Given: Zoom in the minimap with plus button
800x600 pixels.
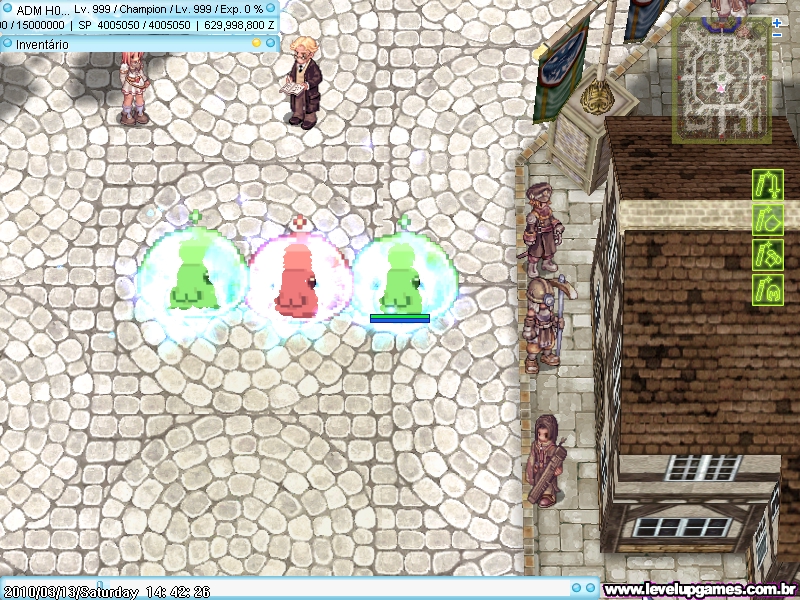Looking at the screenshot, I should coord(777,22).
